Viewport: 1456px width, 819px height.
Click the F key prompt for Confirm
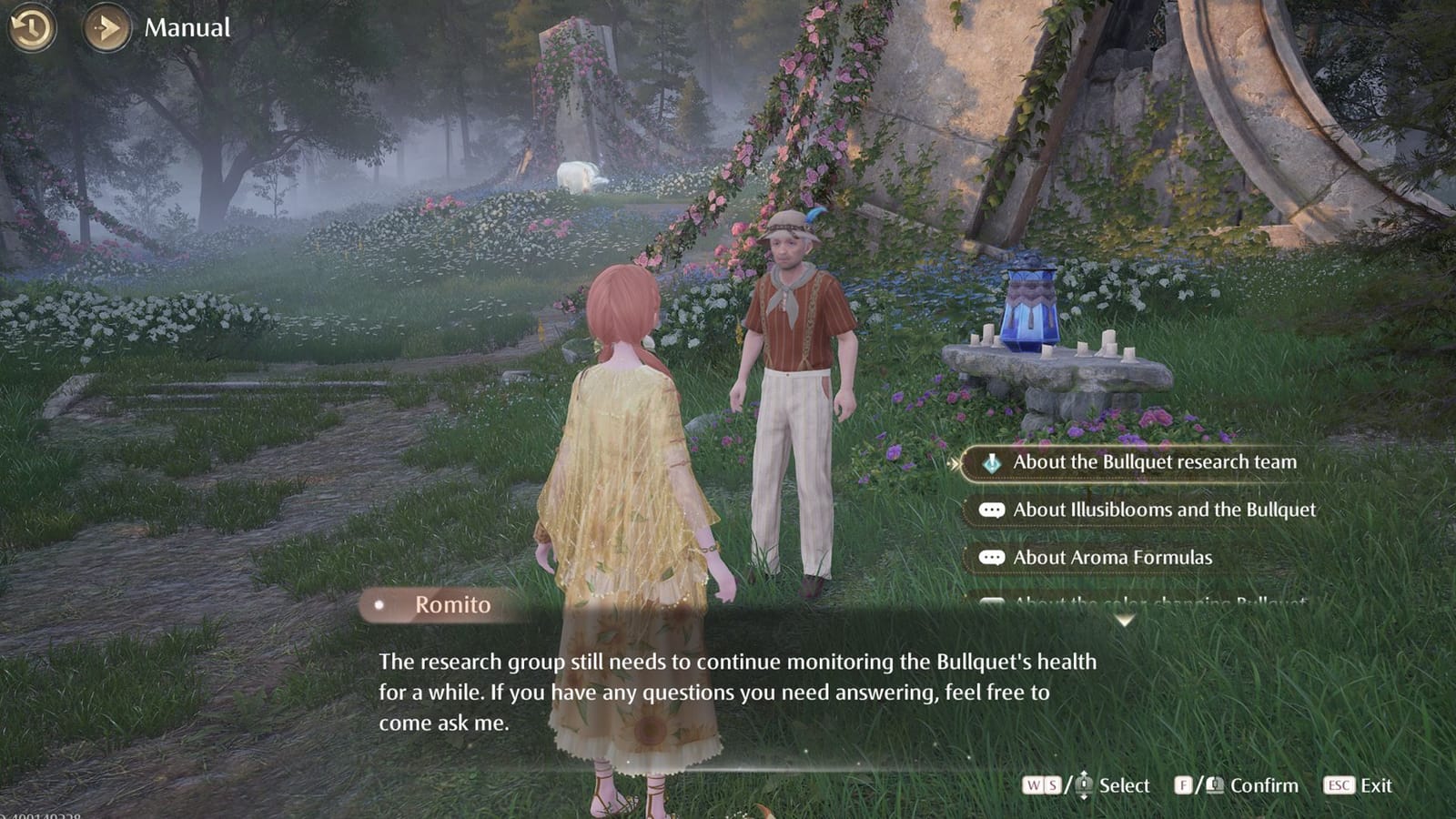click(x=1183, y=784)
